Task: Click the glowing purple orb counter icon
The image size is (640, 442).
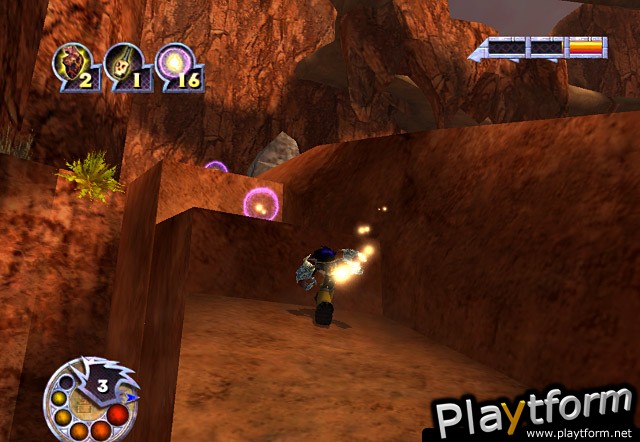Action: click(x=171, y=62)
